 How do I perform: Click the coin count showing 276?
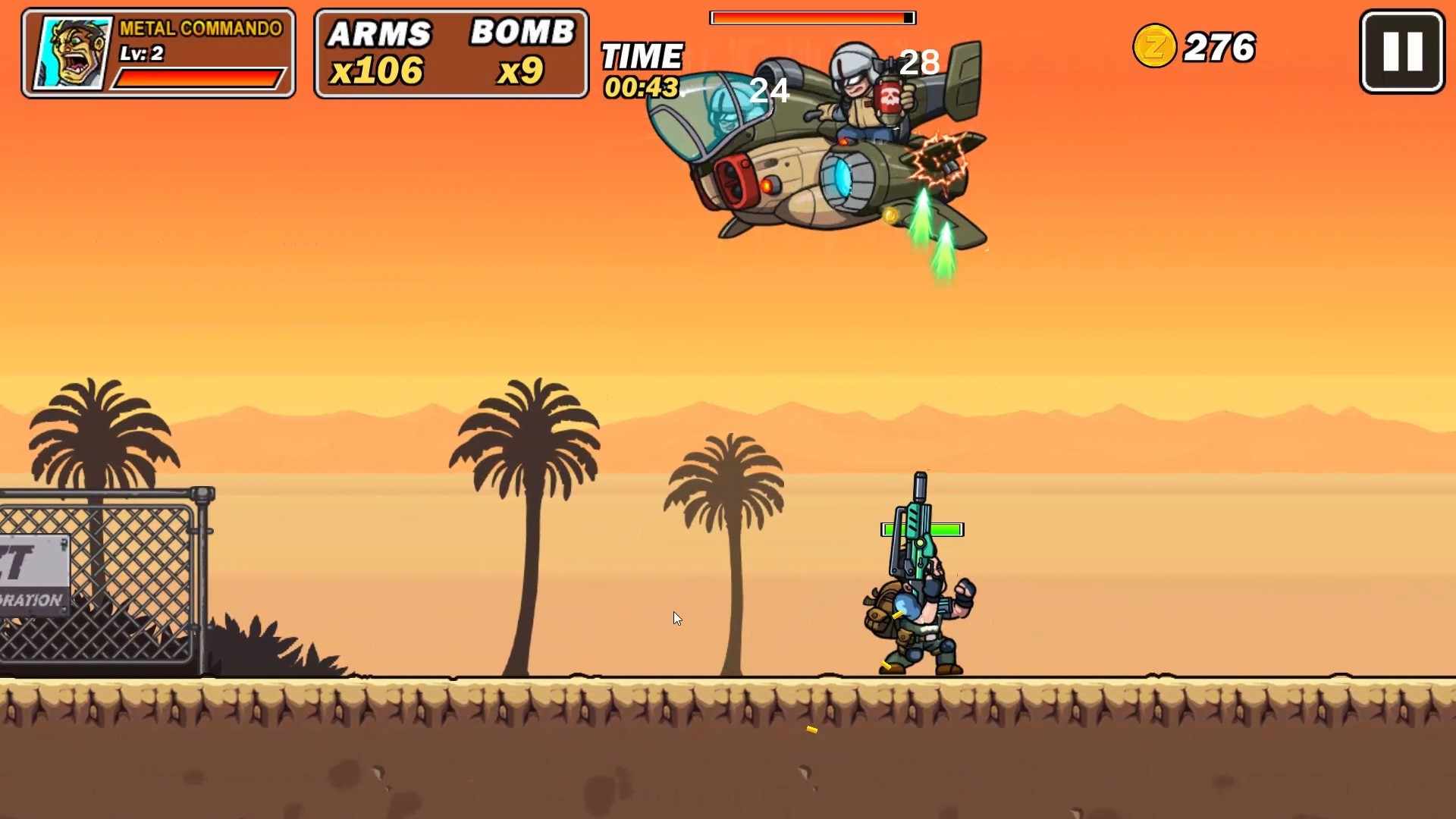click(x=1219, y=46)
